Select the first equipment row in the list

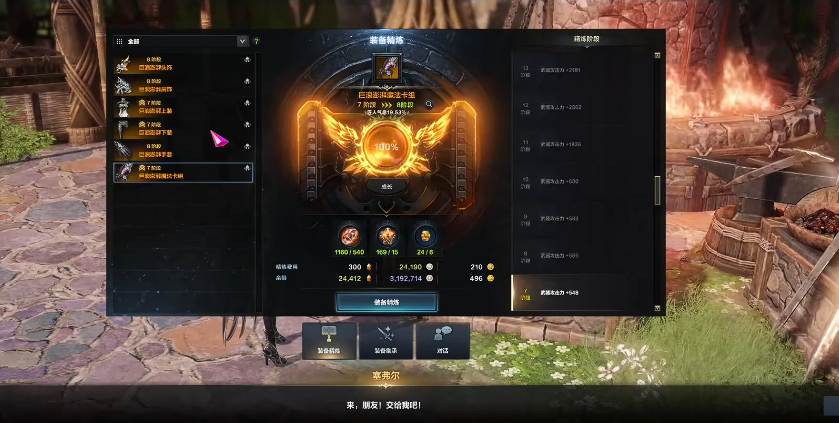pyautogui.click(x=182, y=63)
